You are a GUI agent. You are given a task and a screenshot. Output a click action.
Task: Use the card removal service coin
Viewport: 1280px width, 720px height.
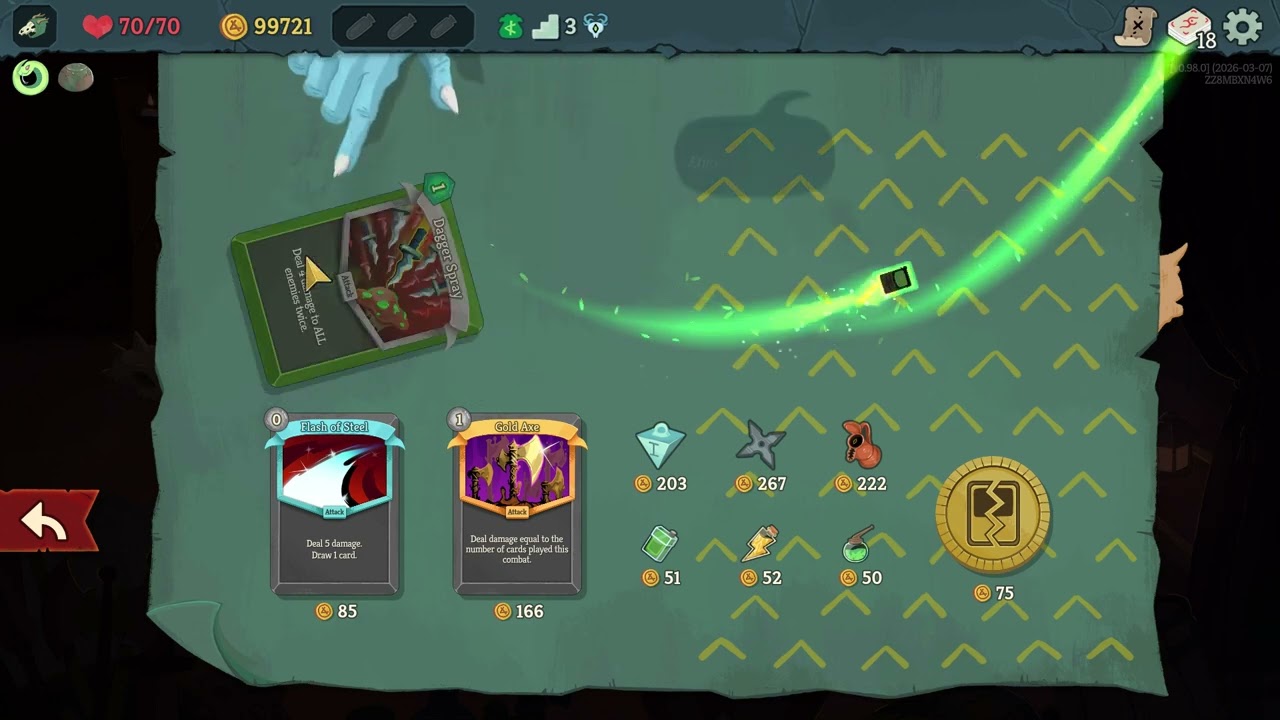(992, 516)
